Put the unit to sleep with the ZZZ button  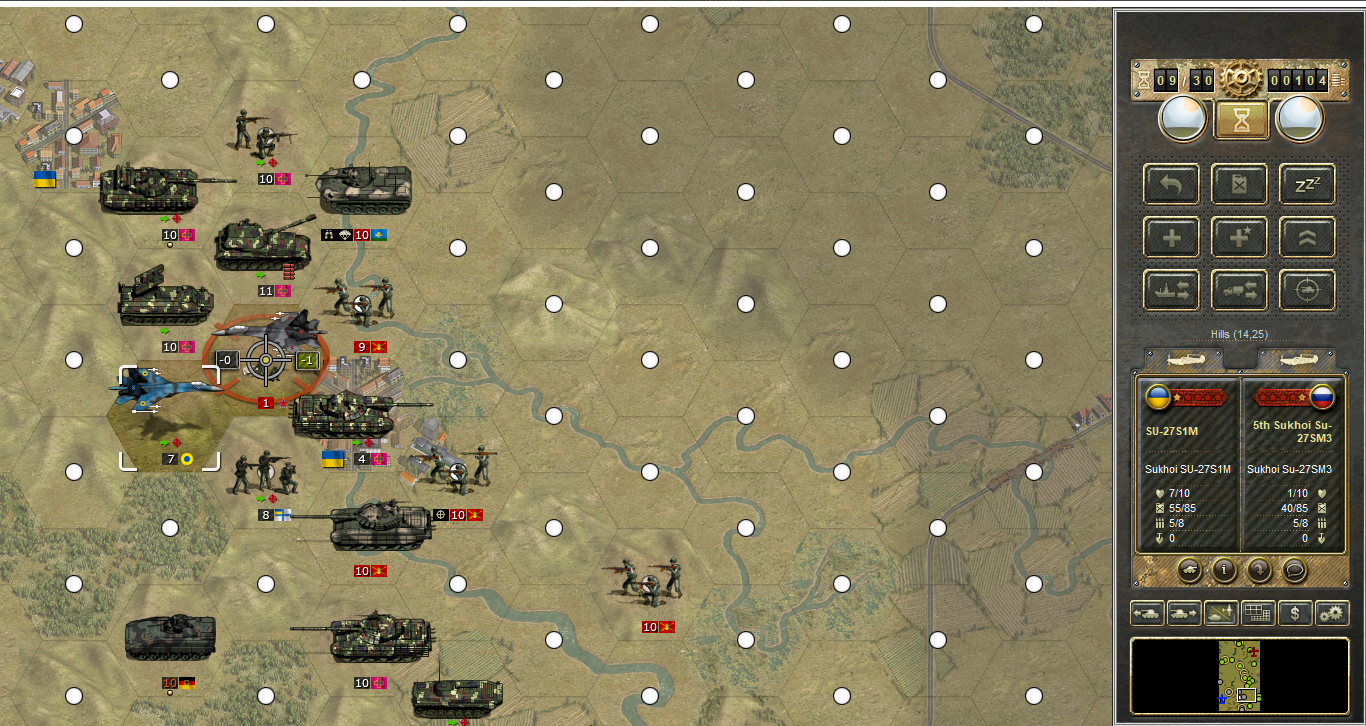pos(1307,184)
